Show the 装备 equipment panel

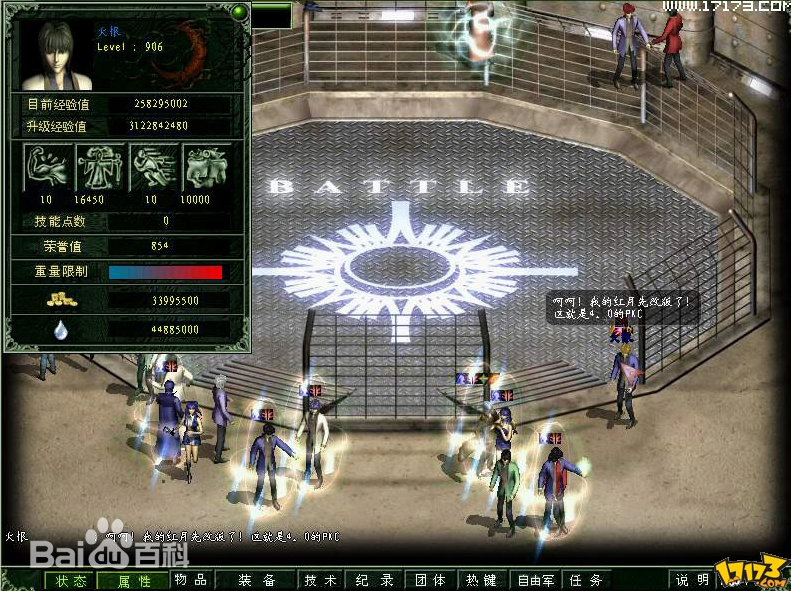[x=257, y=580]
